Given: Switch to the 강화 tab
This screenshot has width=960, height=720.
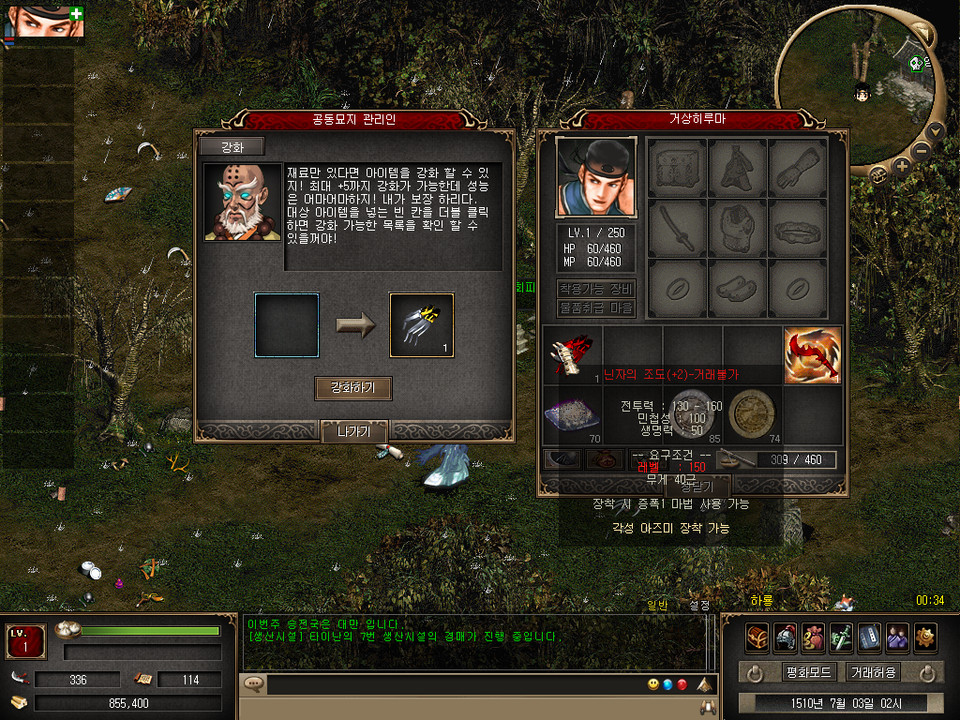Looking at the screenshot, I should pyautogui.click(x=231, y=147).
